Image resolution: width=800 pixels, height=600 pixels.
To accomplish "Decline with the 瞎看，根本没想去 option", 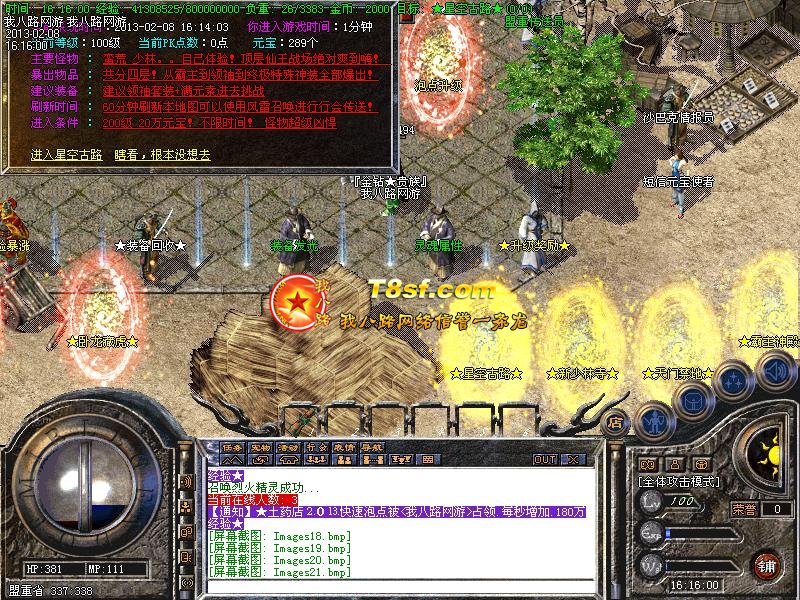I will 162,155.
